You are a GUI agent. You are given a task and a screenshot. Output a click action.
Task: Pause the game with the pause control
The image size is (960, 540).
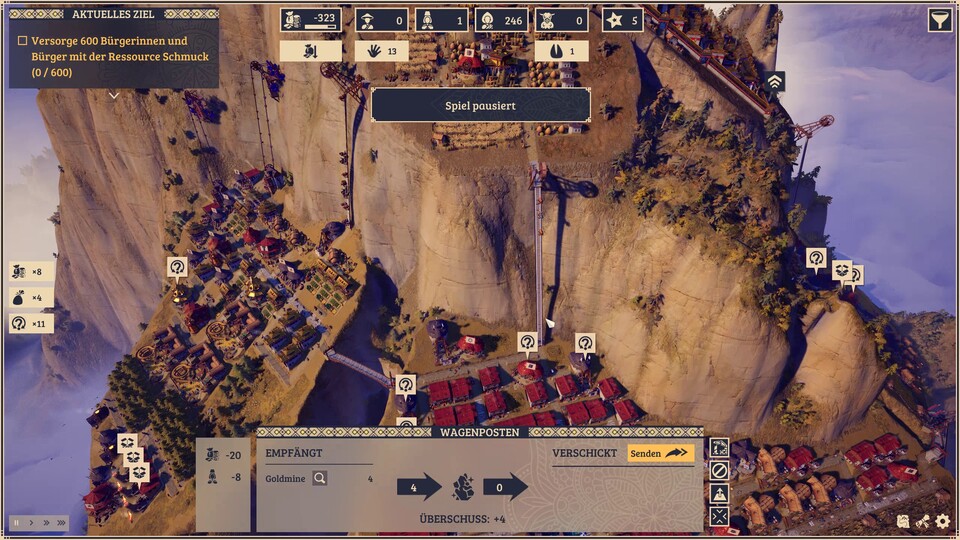pyautogui.click(x=16, y=523)
